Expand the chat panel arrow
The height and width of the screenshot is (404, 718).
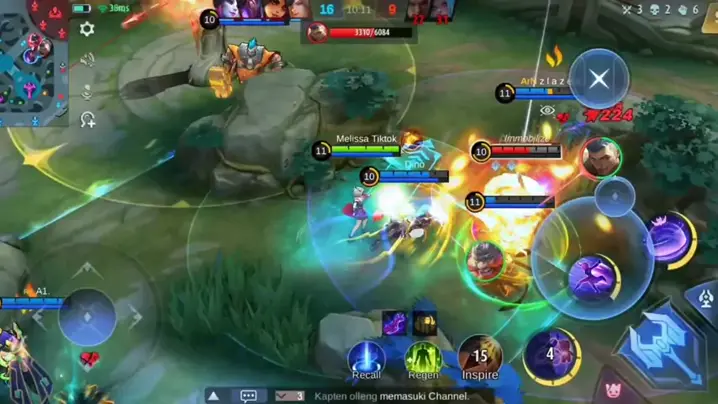pos(213,396)
